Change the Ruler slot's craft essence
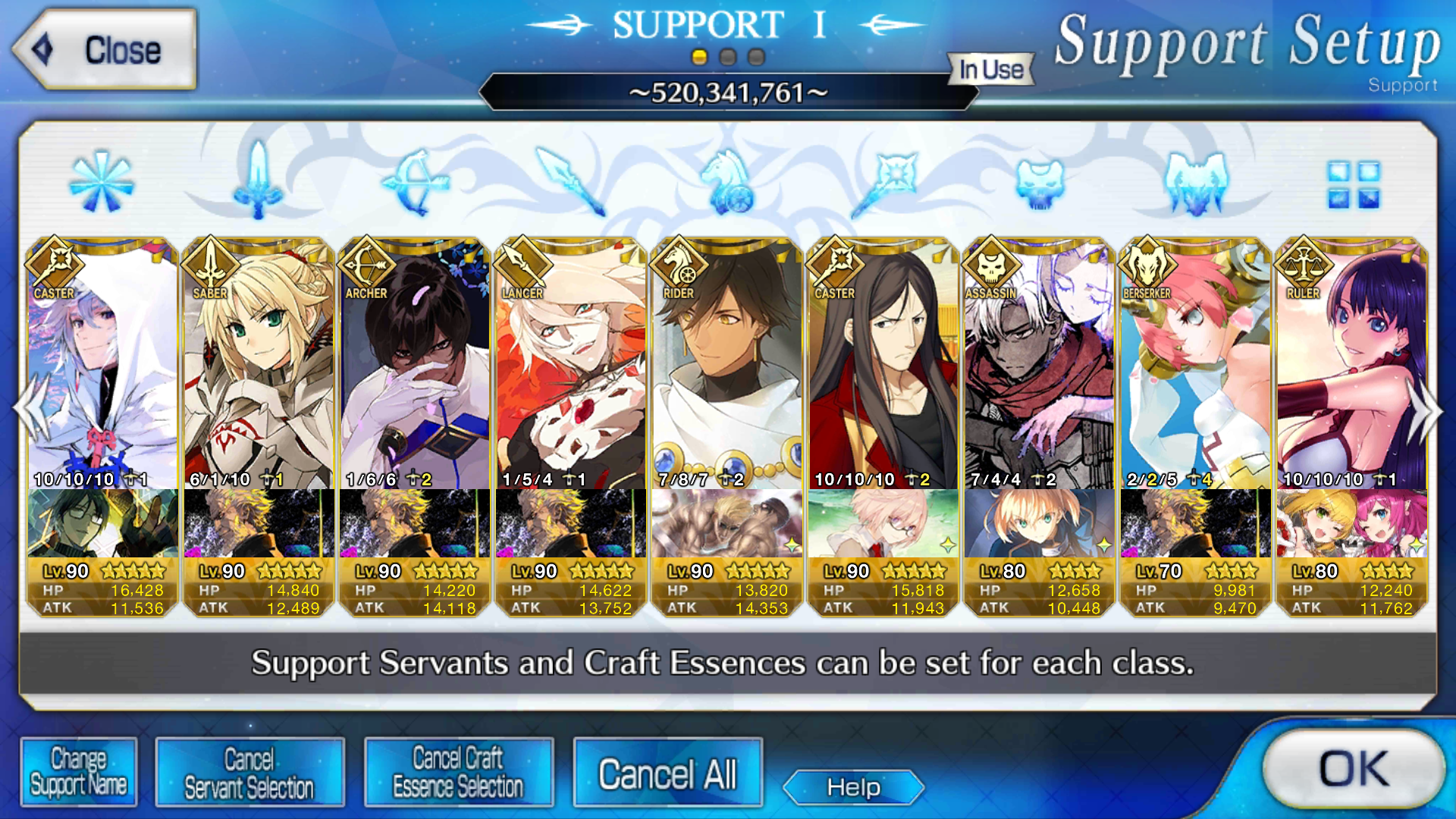The height and width of the screenshot is (819, 1456). click(x=1352, y=523)
